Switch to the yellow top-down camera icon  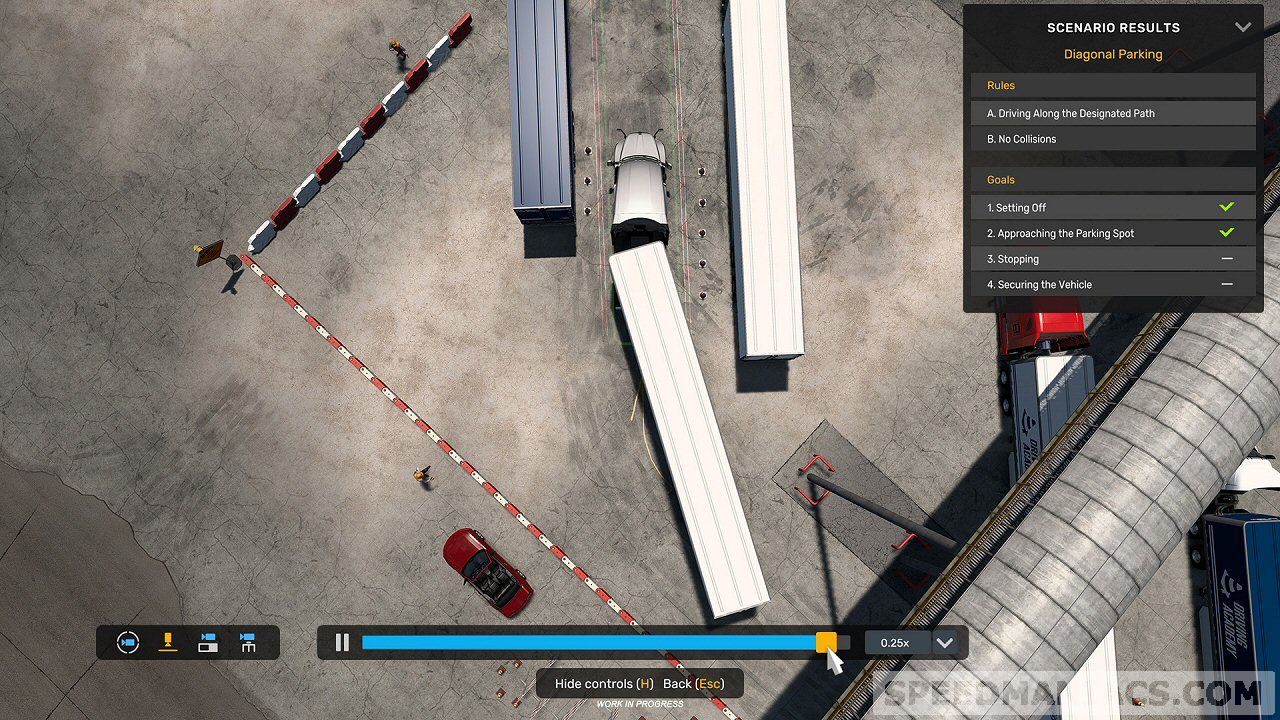(168, 642)
